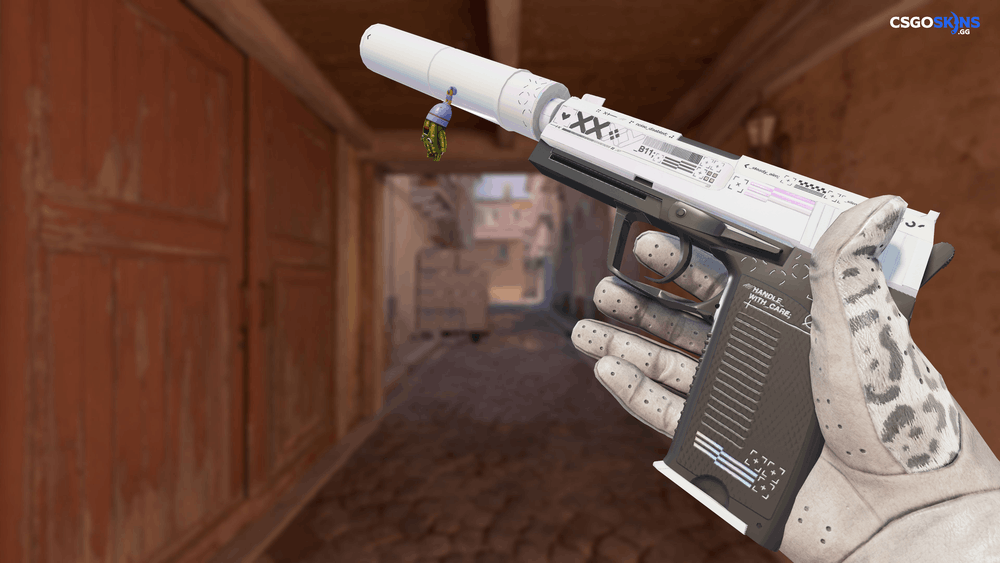Click the CSGOSKINS.GG watermark logo

pos(936,25)
